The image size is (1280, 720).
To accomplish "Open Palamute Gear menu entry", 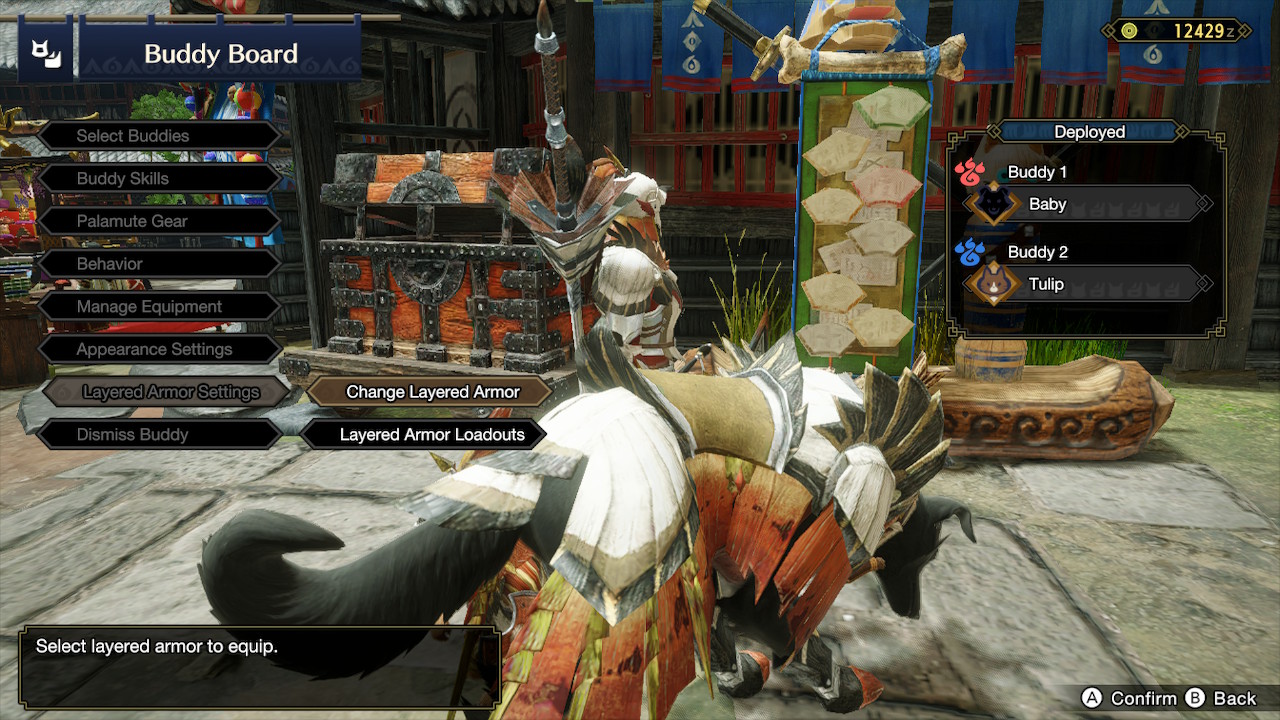I will pos(158,221).
